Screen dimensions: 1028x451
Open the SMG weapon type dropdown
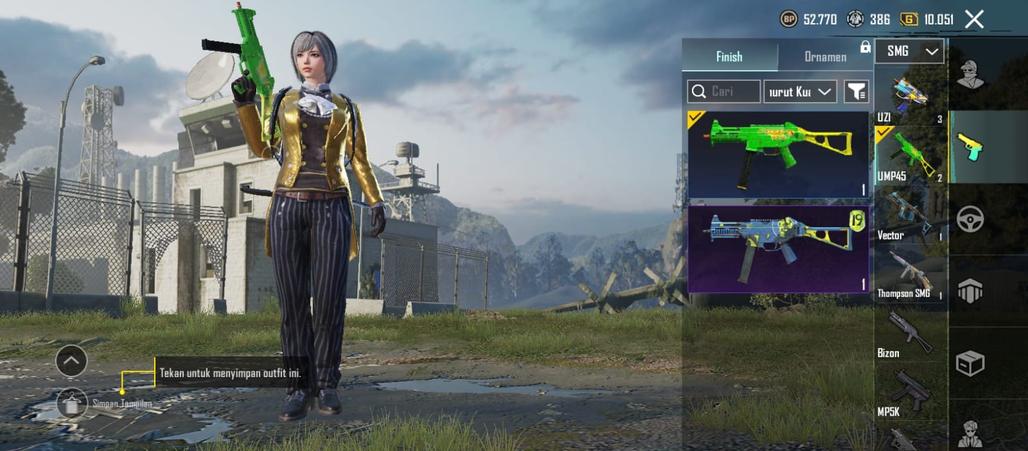click(x=909, y=51)
